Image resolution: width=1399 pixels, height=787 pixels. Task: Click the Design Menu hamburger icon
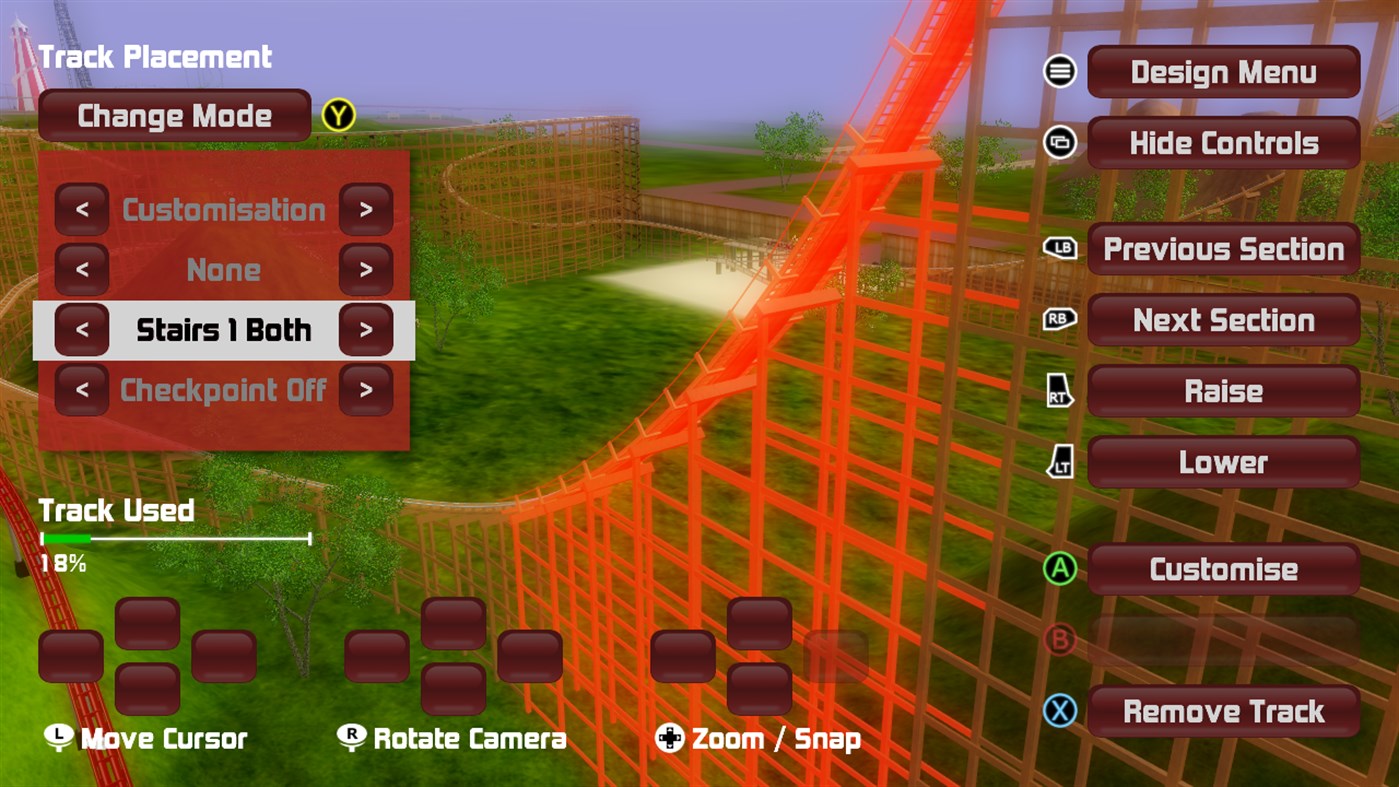pos(1059,71)
